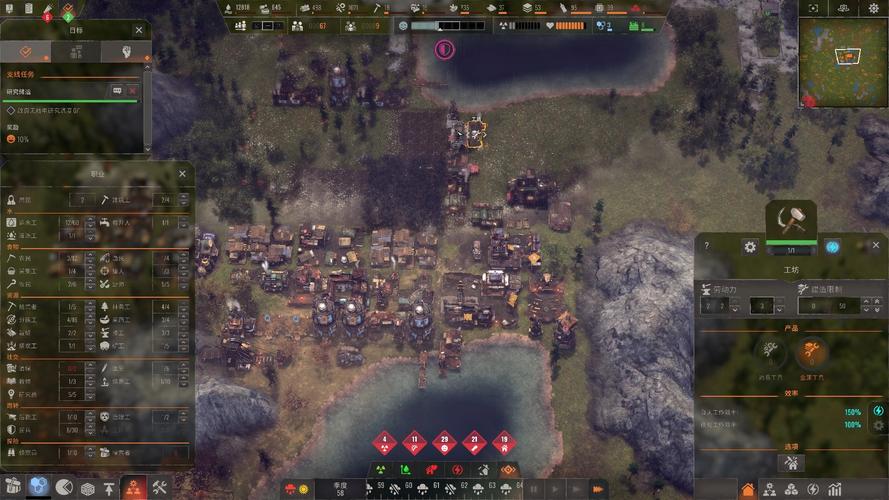Open the tools menu with wrench and hammer

pyautogui.click(x=159, y=488)
